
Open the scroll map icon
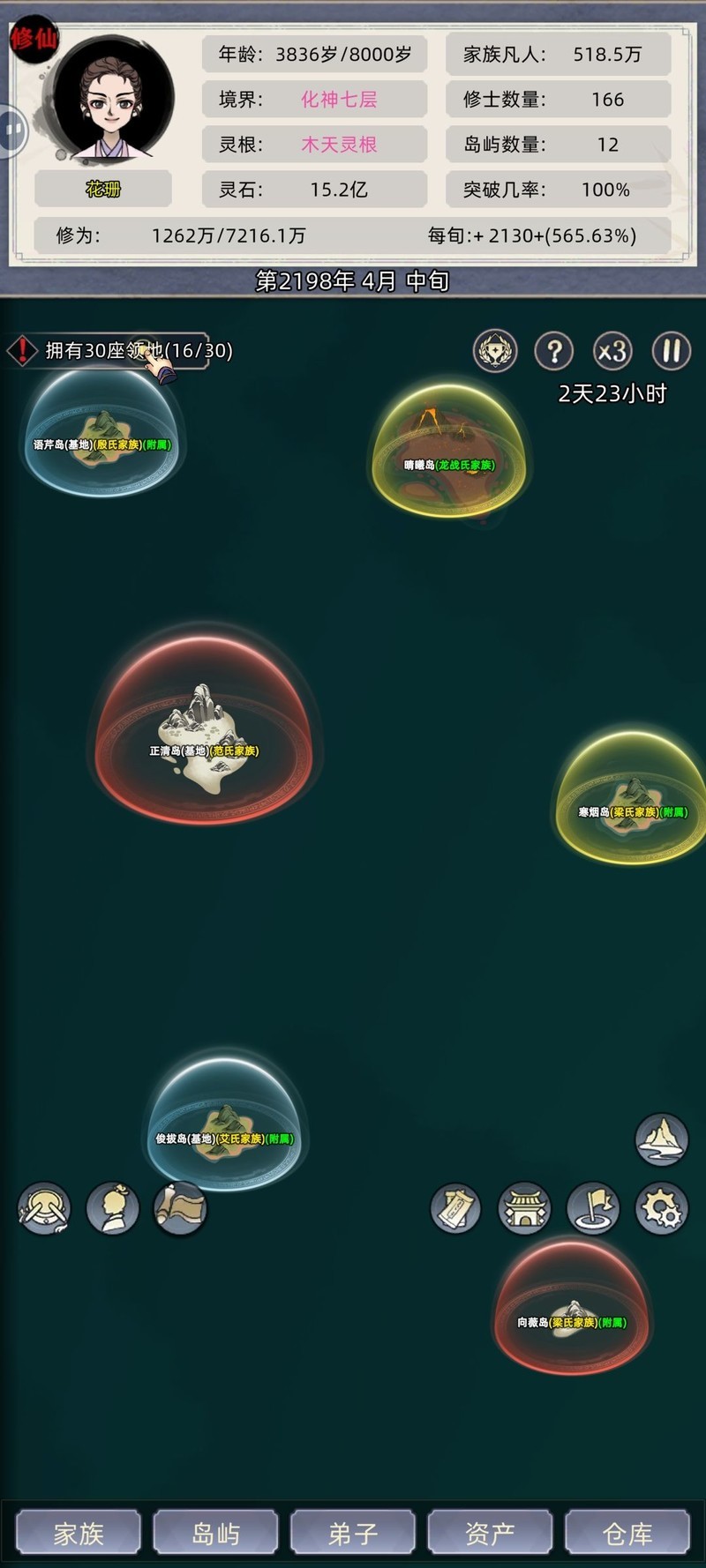tap(181, 1208)
